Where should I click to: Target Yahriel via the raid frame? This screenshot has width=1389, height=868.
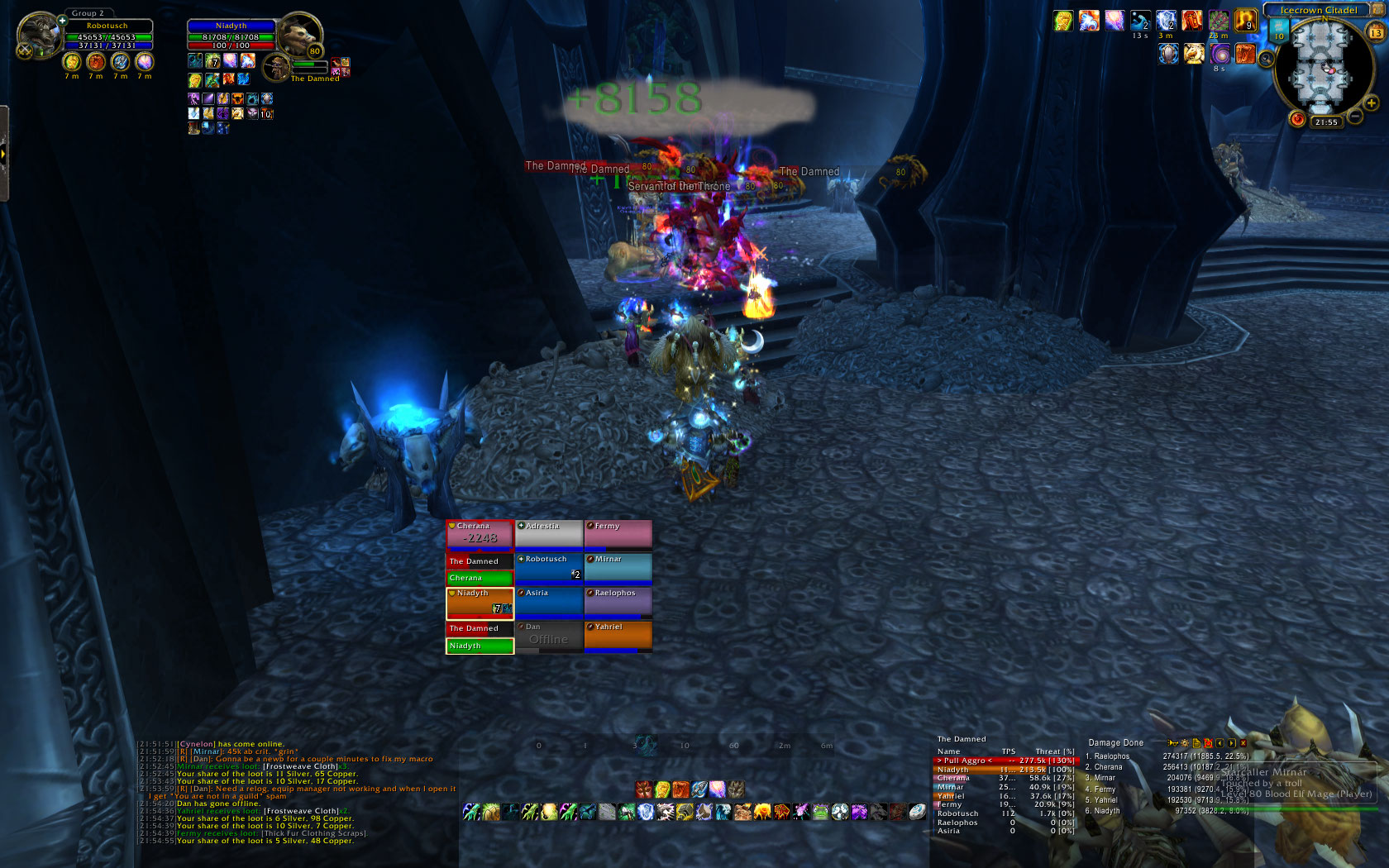tap(618, 637)
